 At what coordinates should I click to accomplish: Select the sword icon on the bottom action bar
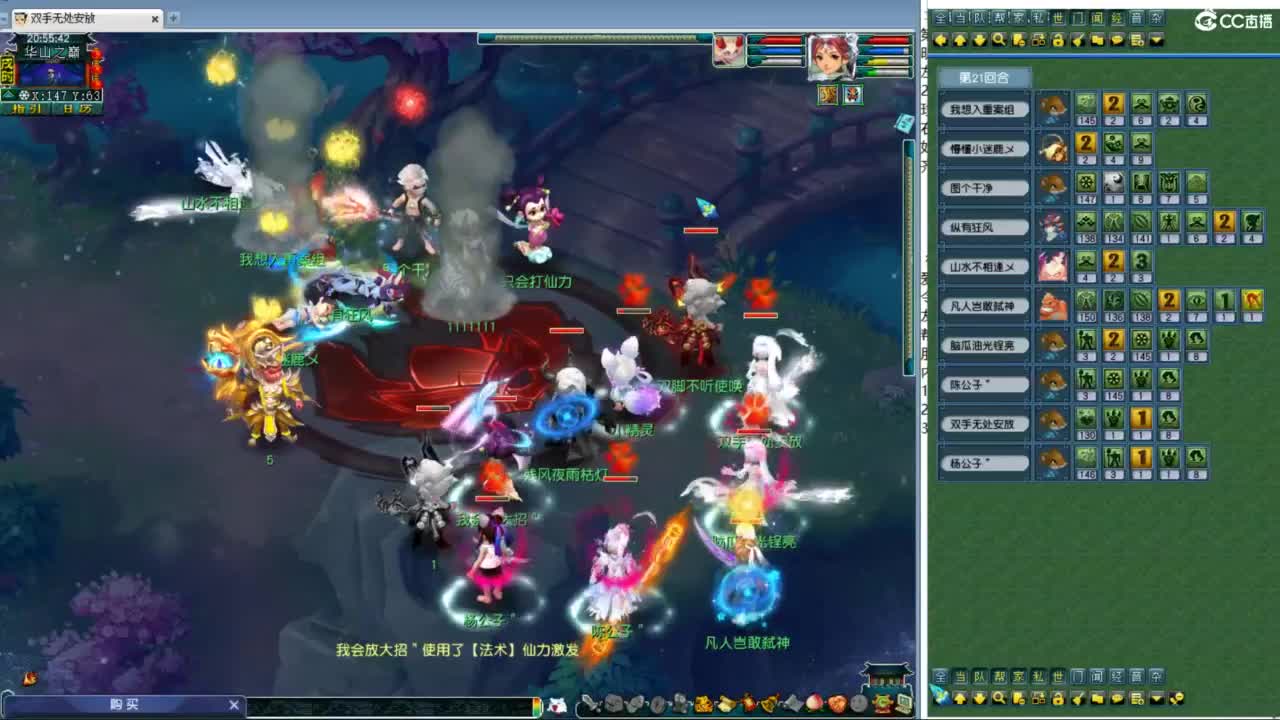pyautogui.click(x=591, y=703)
